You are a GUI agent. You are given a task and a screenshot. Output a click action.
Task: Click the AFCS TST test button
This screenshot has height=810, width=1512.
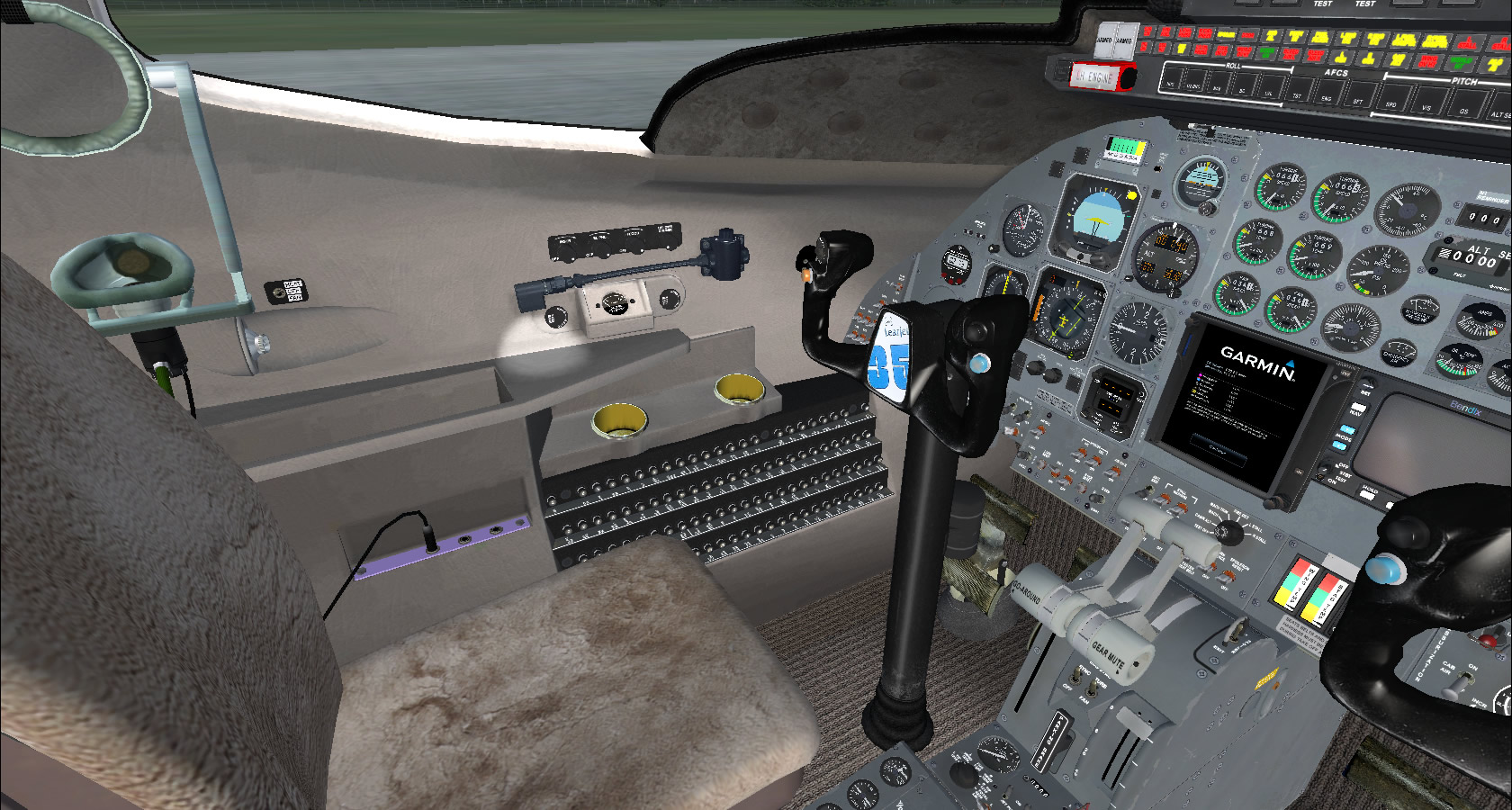1297,94
